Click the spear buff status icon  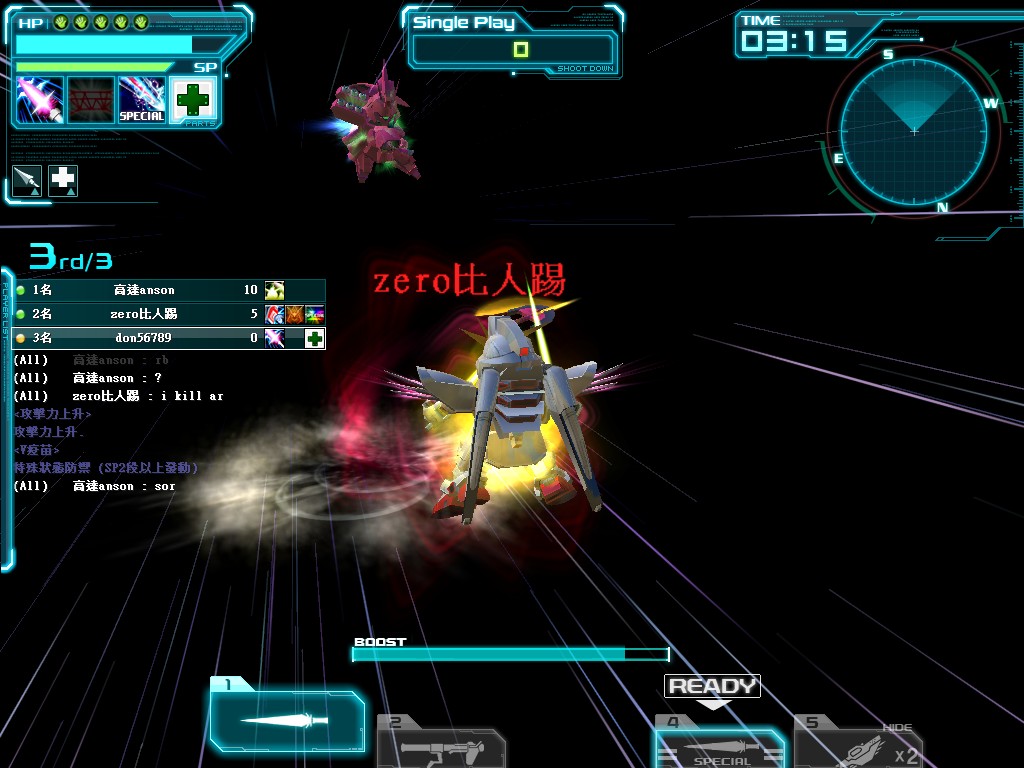coord(27,180)
